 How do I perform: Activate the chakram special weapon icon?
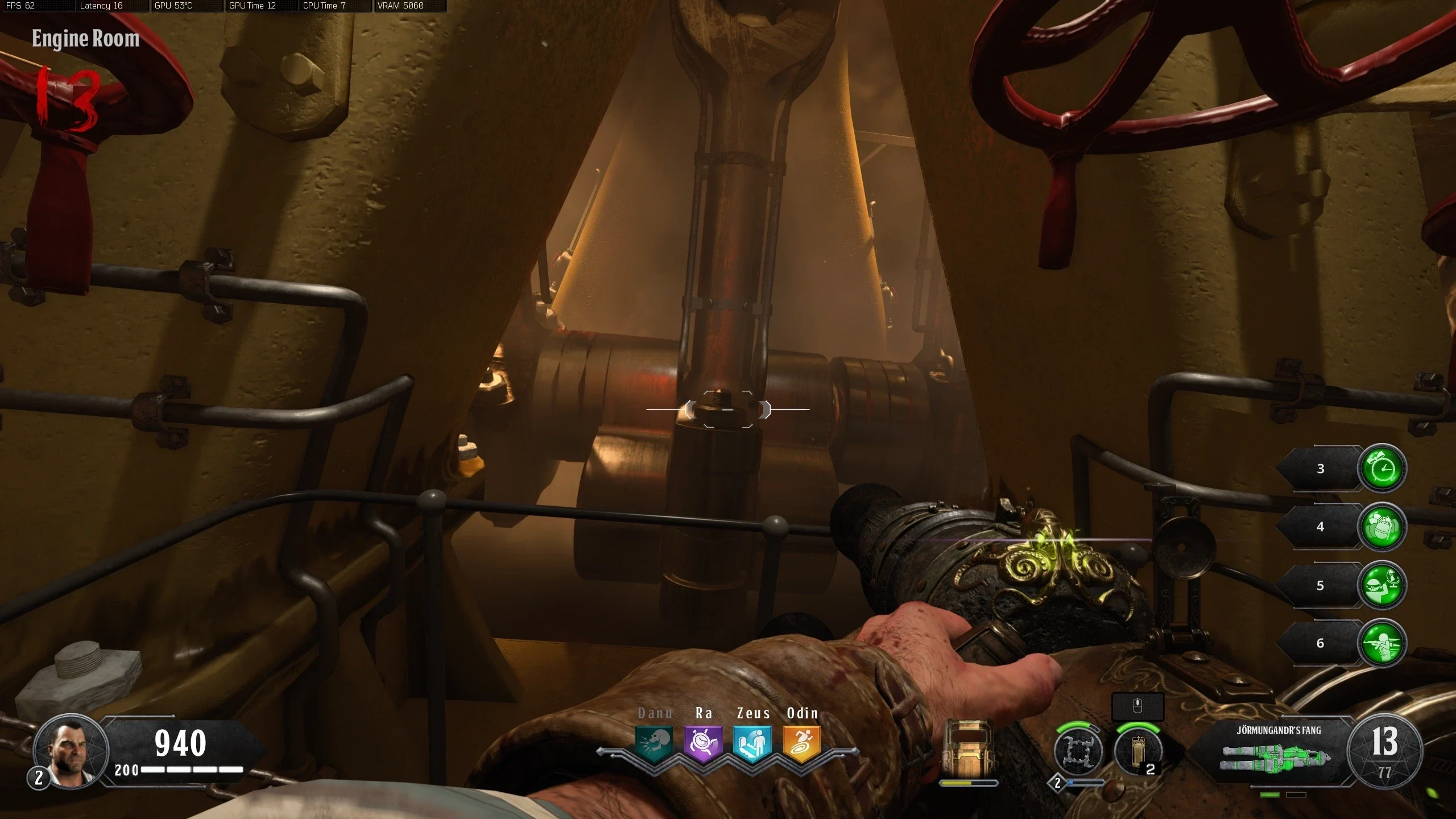coord(1077,751)
